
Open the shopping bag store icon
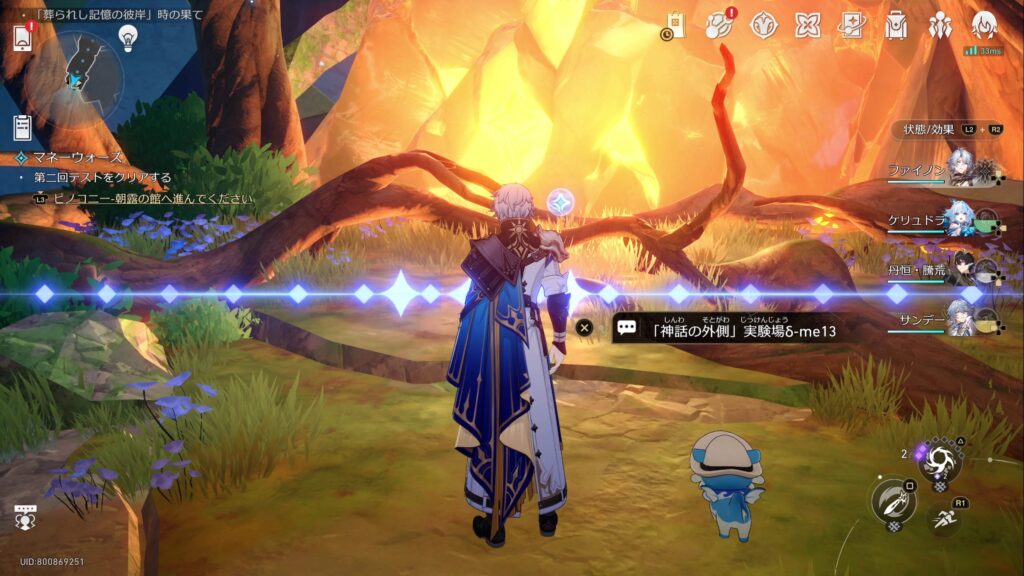coord(675,25)
